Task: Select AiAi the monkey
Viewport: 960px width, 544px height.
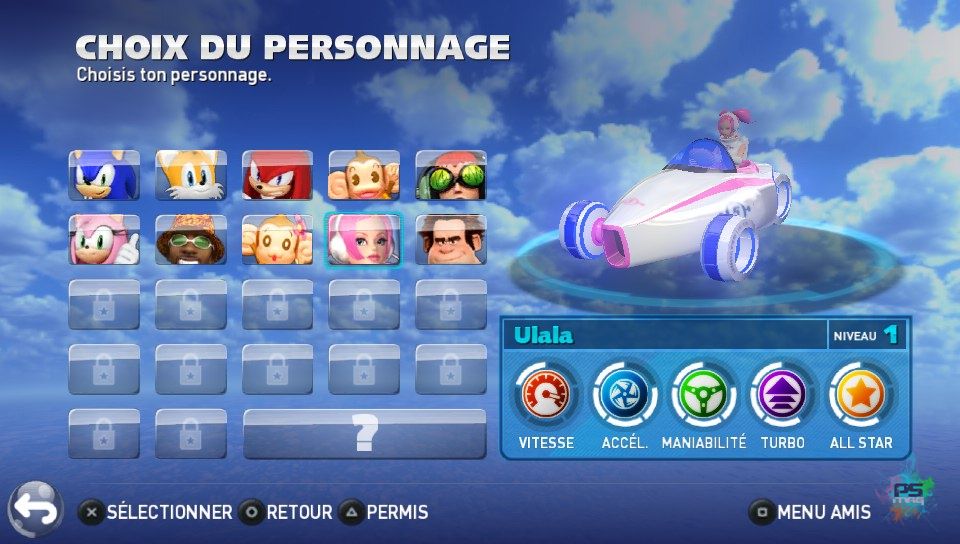Action: pyautogui.click(x=364, y=175)
